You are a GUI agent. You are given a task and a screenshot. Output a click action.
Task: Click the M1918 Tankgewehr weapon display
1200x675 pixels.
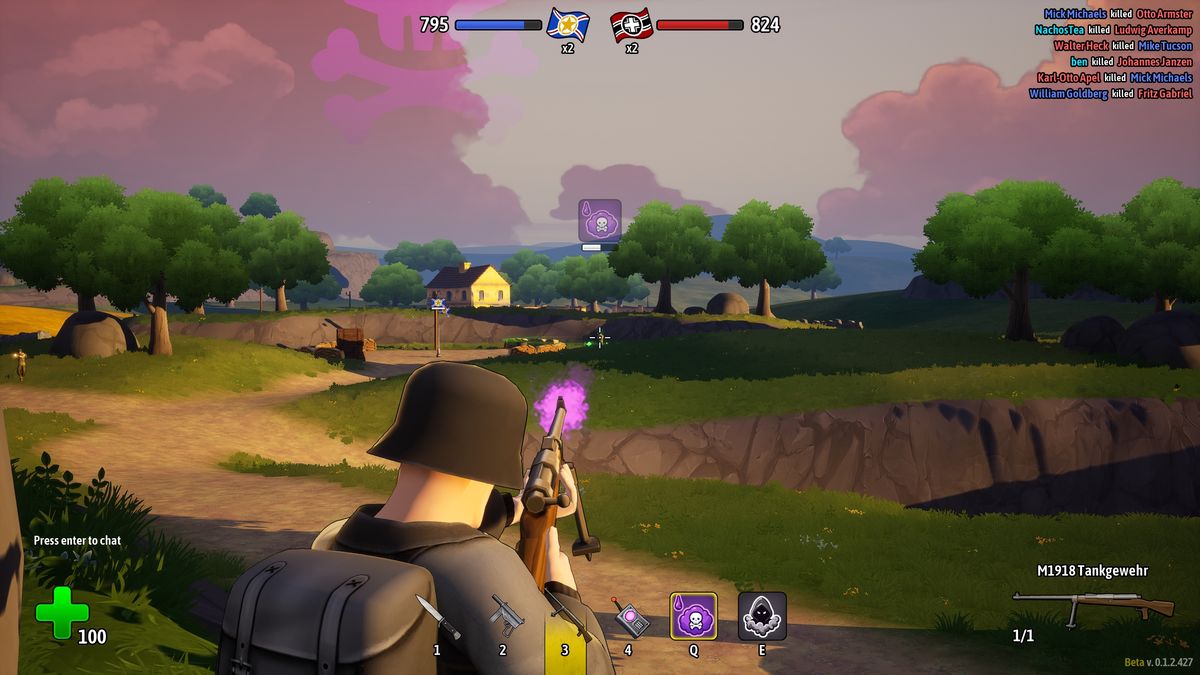[x=1092, y=603]
